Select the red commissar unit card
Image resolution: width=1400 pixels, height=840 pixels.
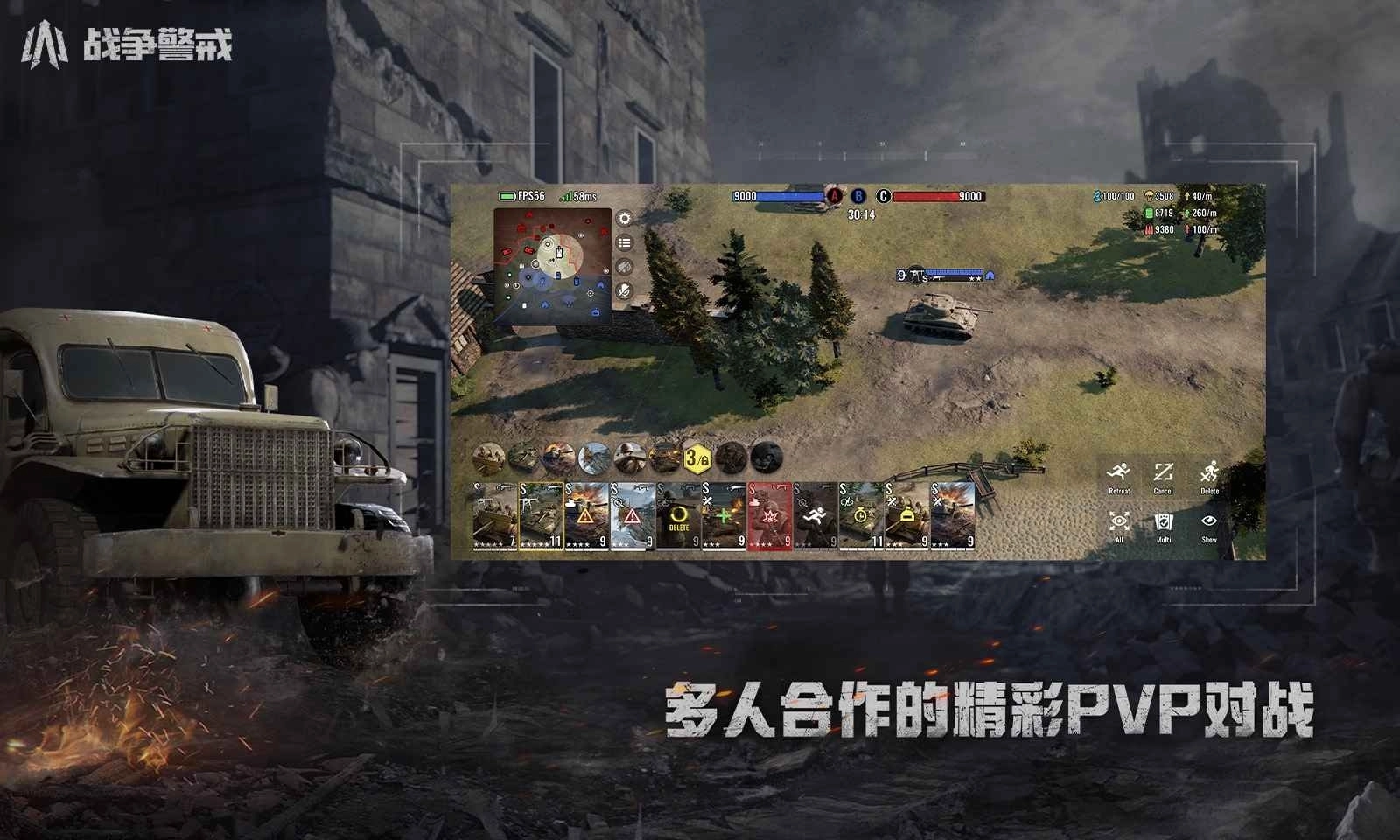[768, 515]
